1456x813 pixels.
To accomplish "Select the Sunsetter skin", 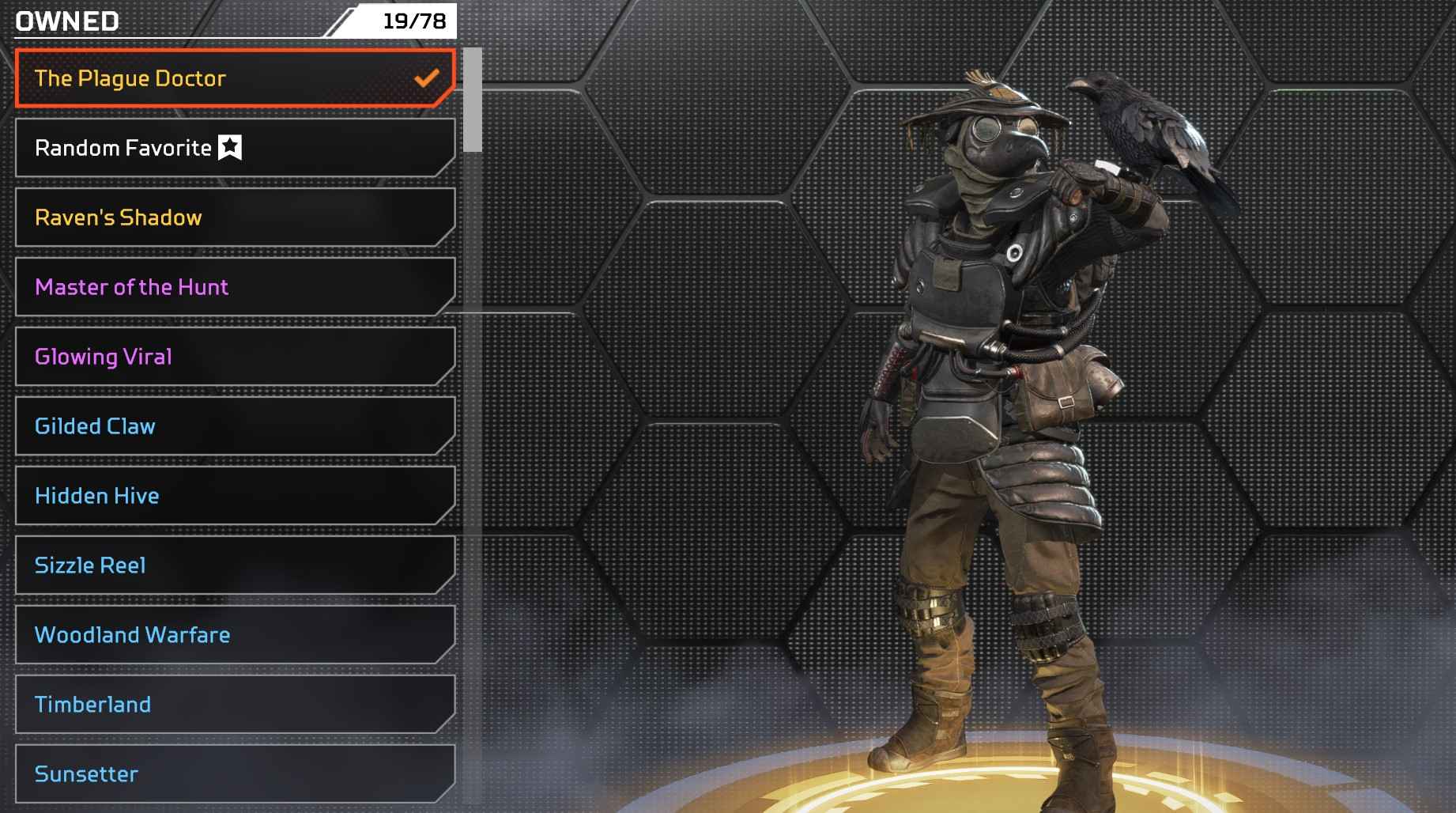I will [235, 774].
